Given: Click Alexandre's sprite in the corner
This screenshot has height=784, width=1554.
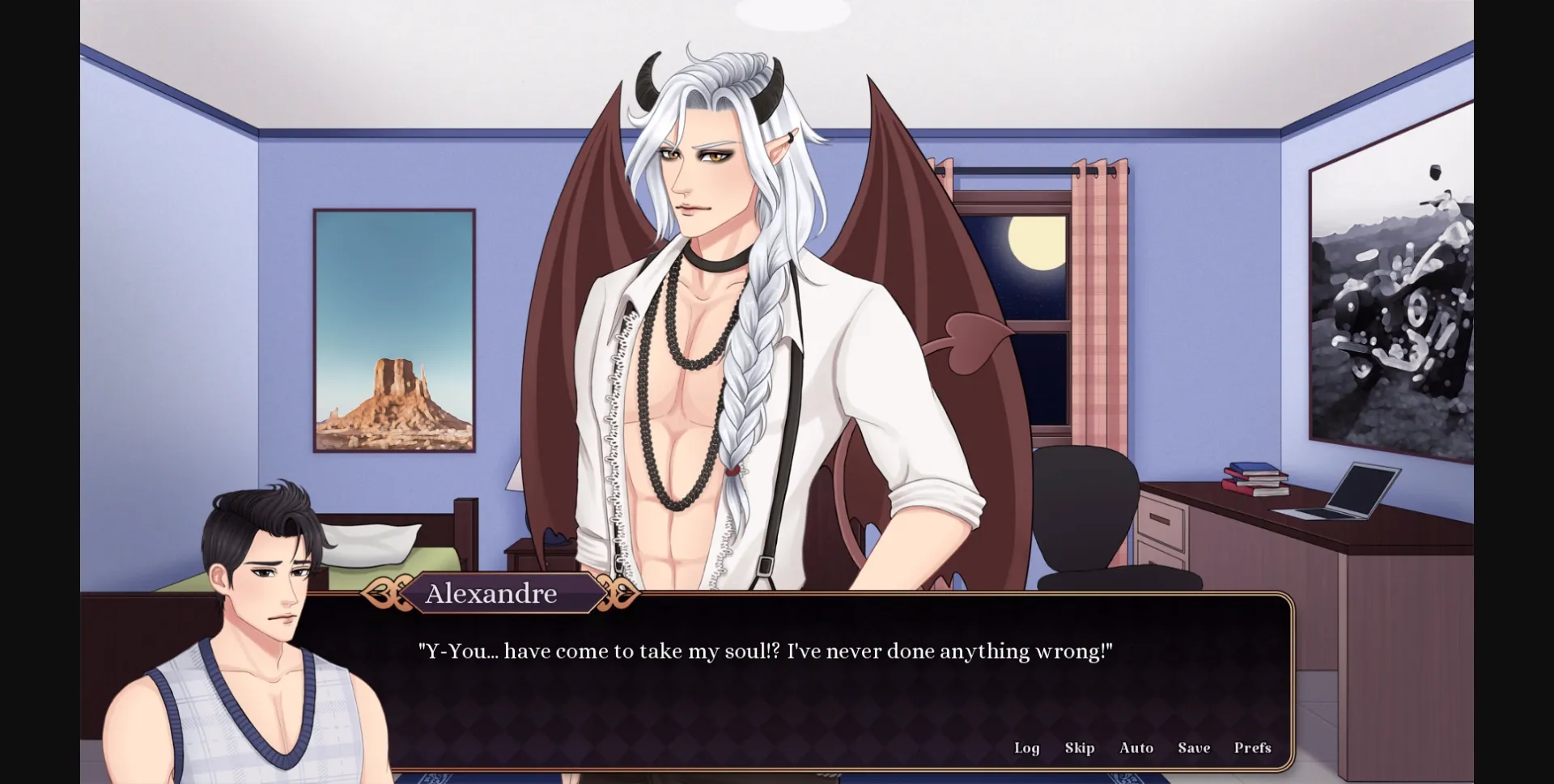Looking at the screenshot, I should (x=259, y=607).
